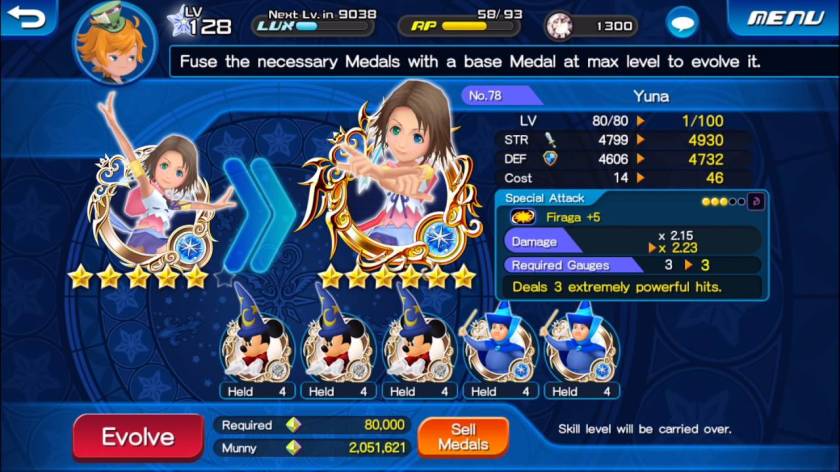The height and width of the screenshot is (472, 840).
Task: Open the chat speech bubble
Action: coord(683,21)
